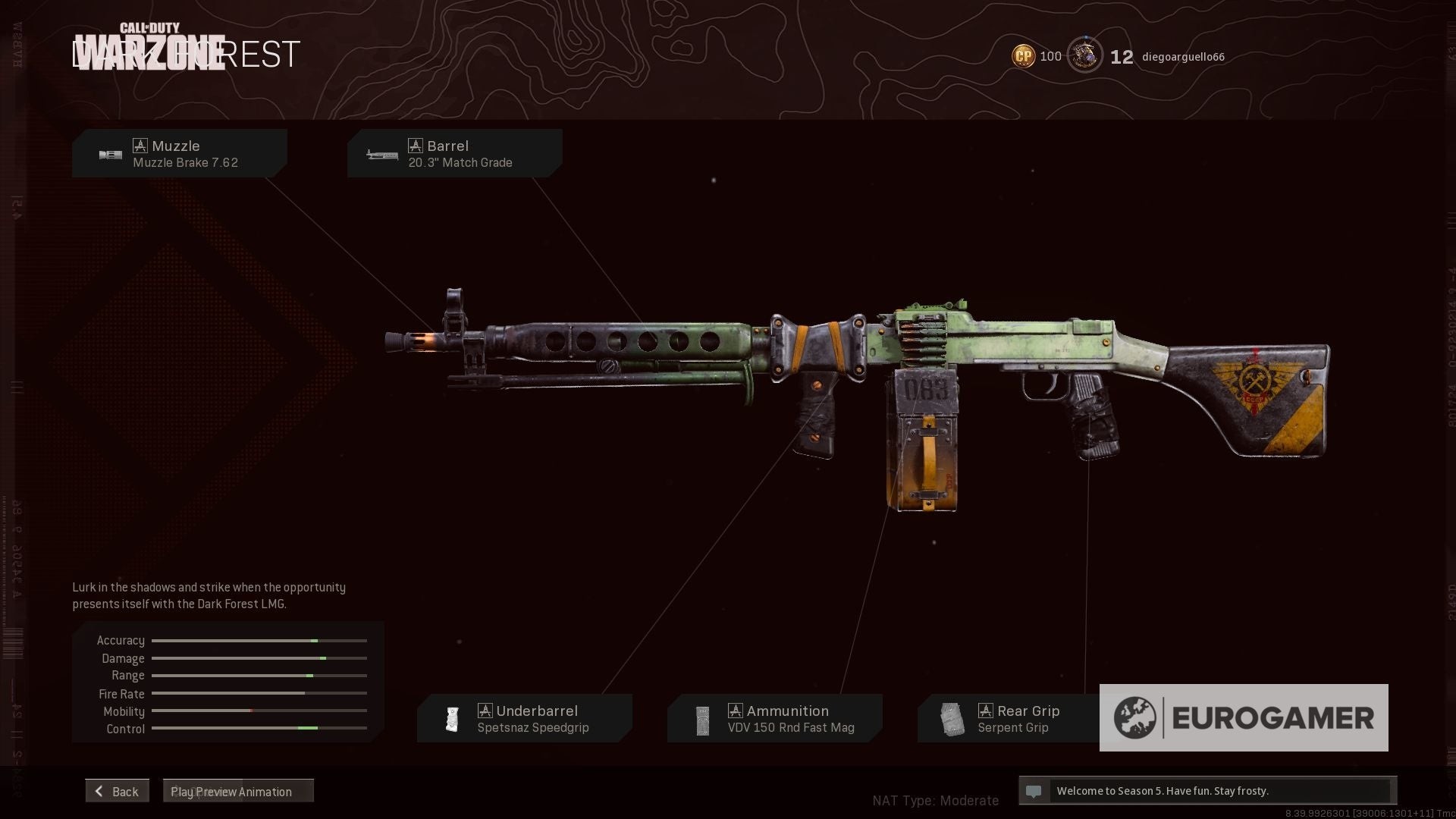Click the back chevron arrow icon
This screenshot has width=1456, height=819.
coord(98,790)
